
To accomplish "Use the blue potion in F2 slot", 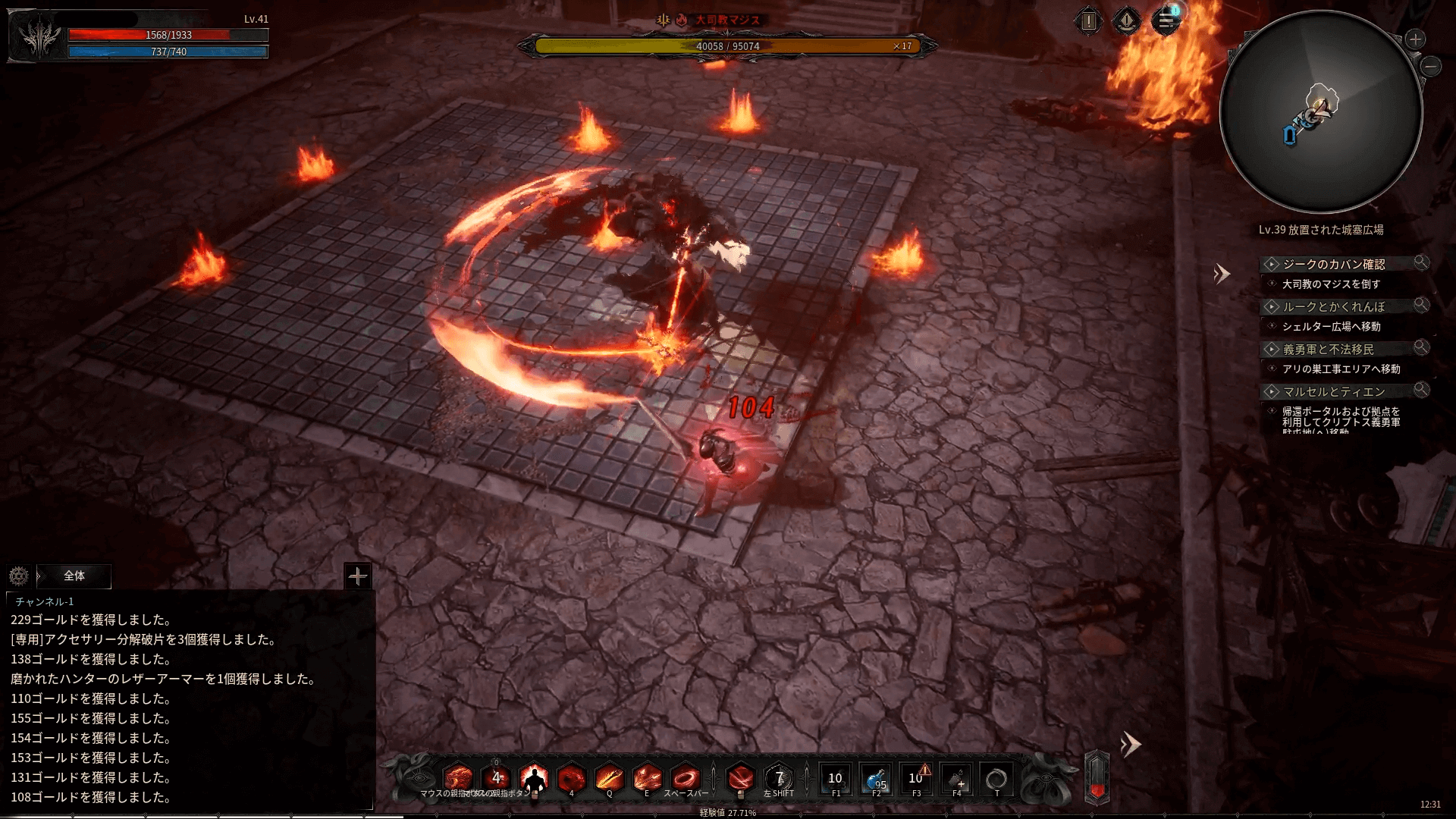I will pyautogui.click(x=876, y=779).
